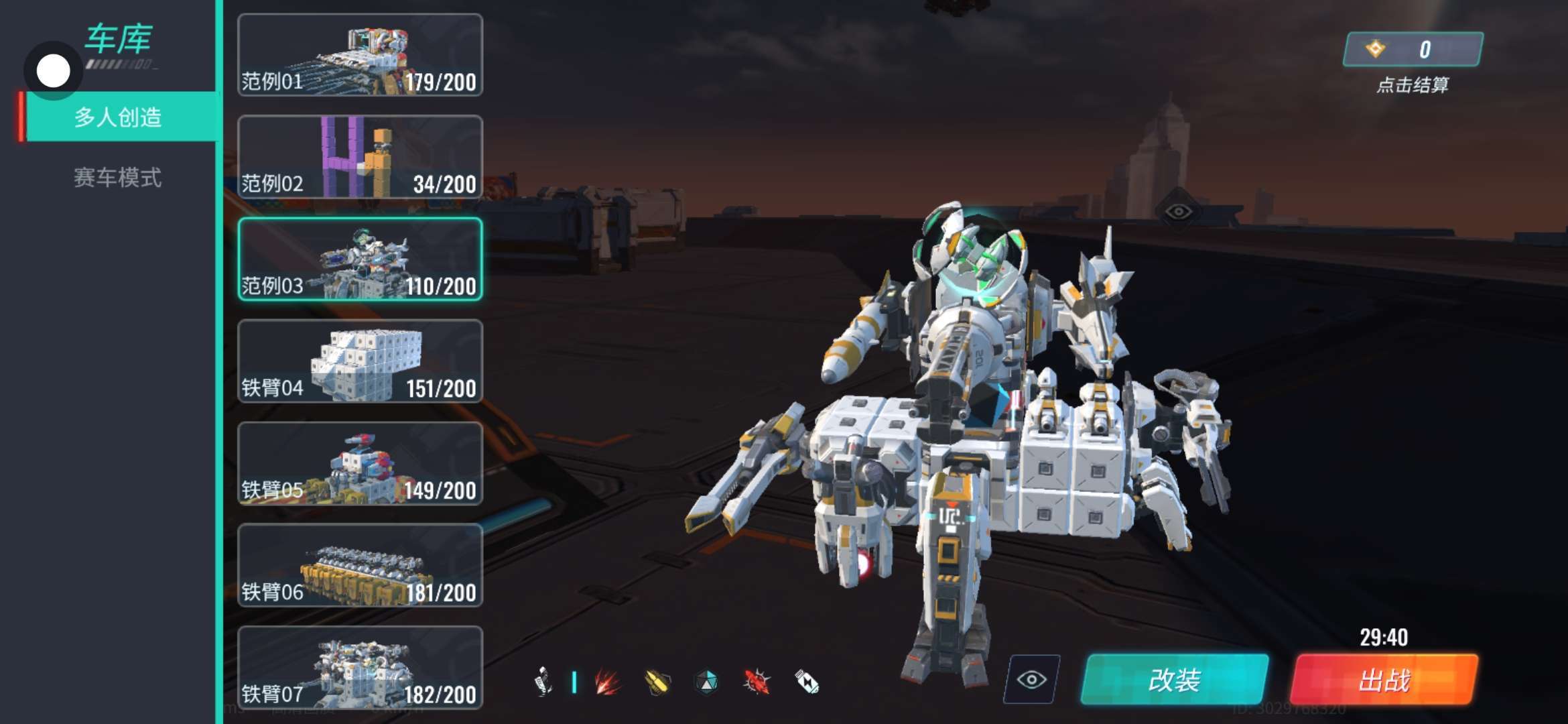
Task: Select the highlighted 范例03 mech card
Action: [360, 259]
